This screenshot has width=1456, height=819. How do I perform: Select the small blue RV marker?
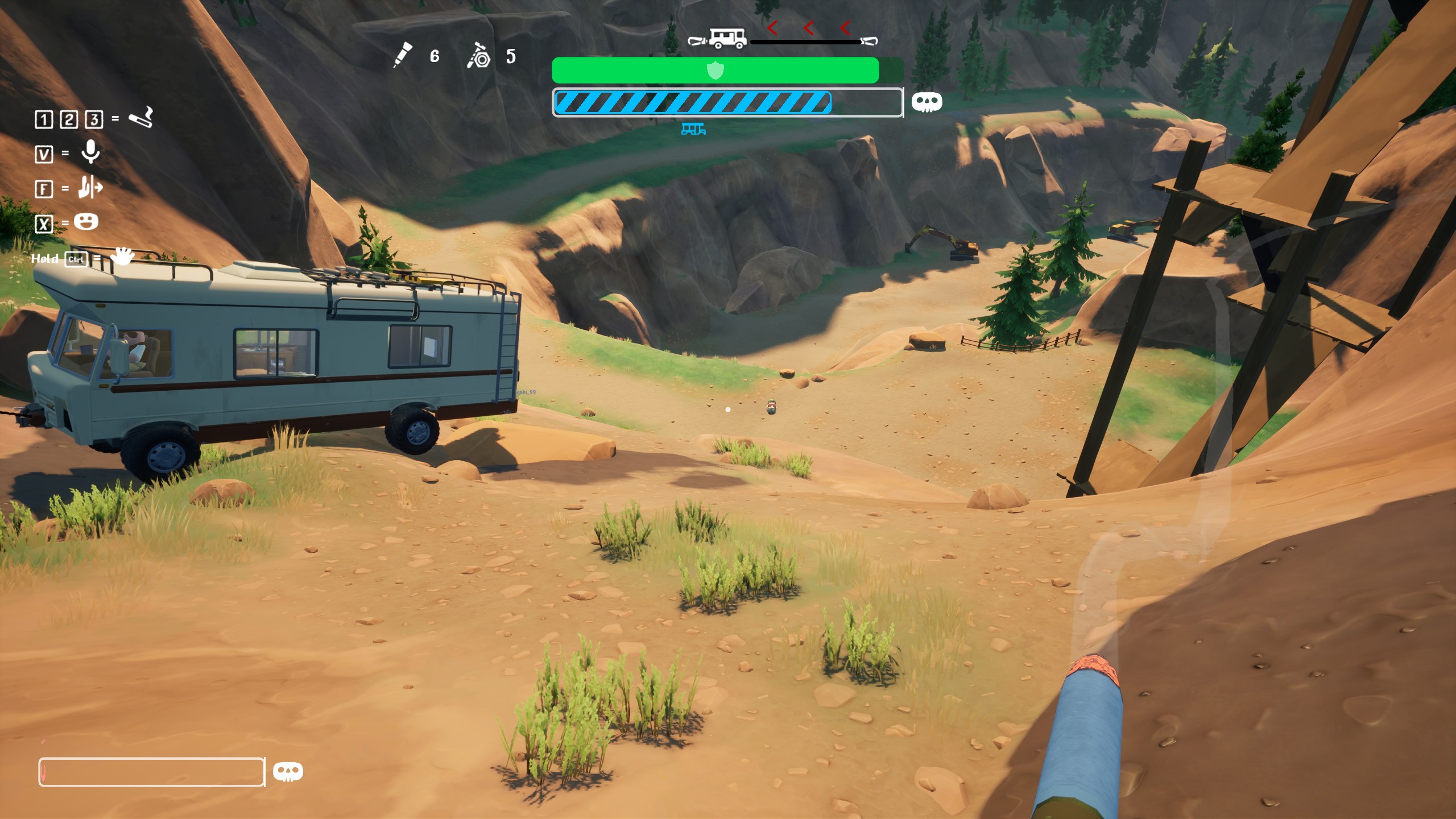693,130
